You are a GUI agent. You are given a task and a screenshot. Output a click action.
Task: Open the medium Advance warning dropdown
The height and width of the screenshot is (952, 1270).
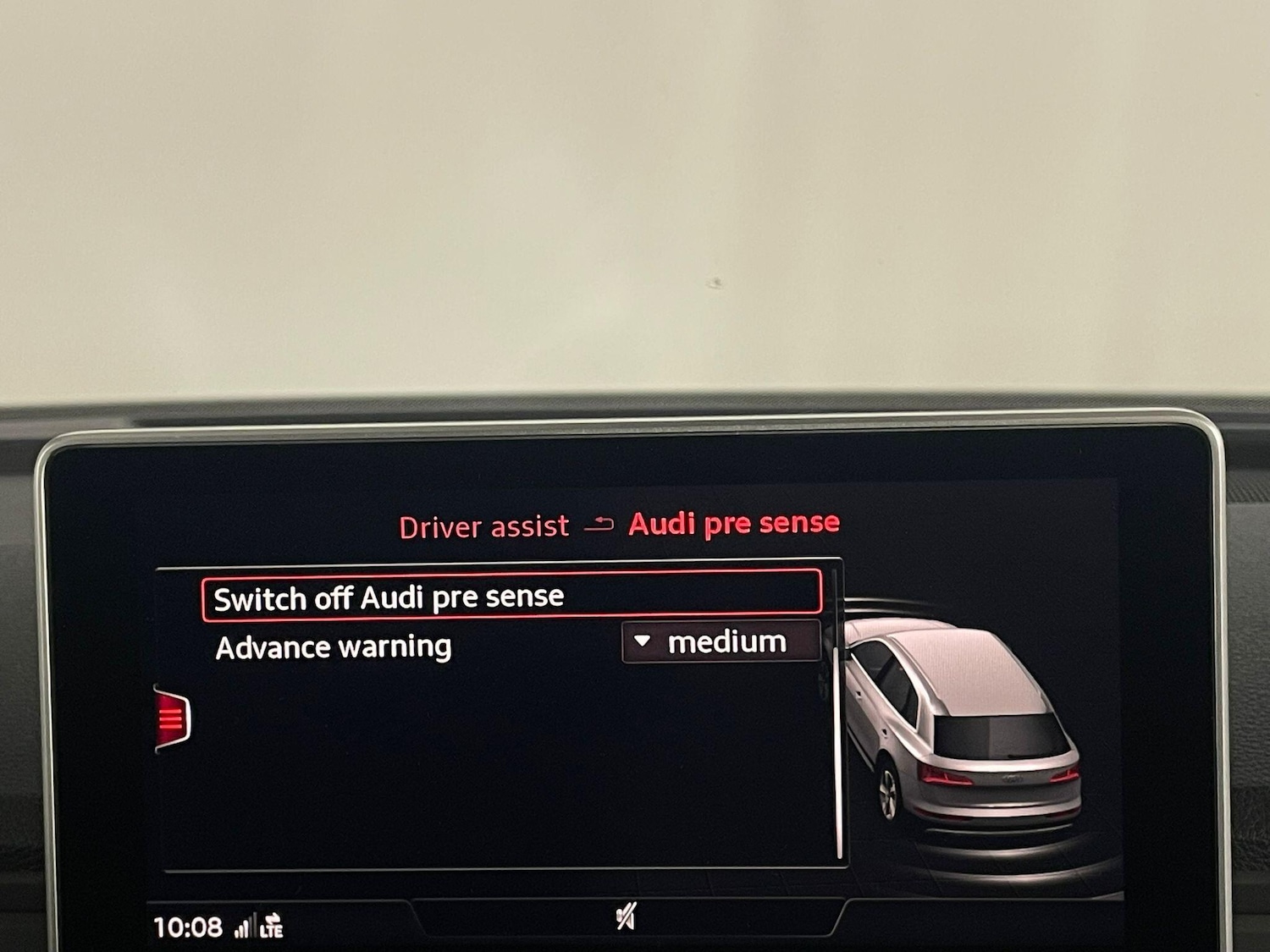click(x=721, y=641)
